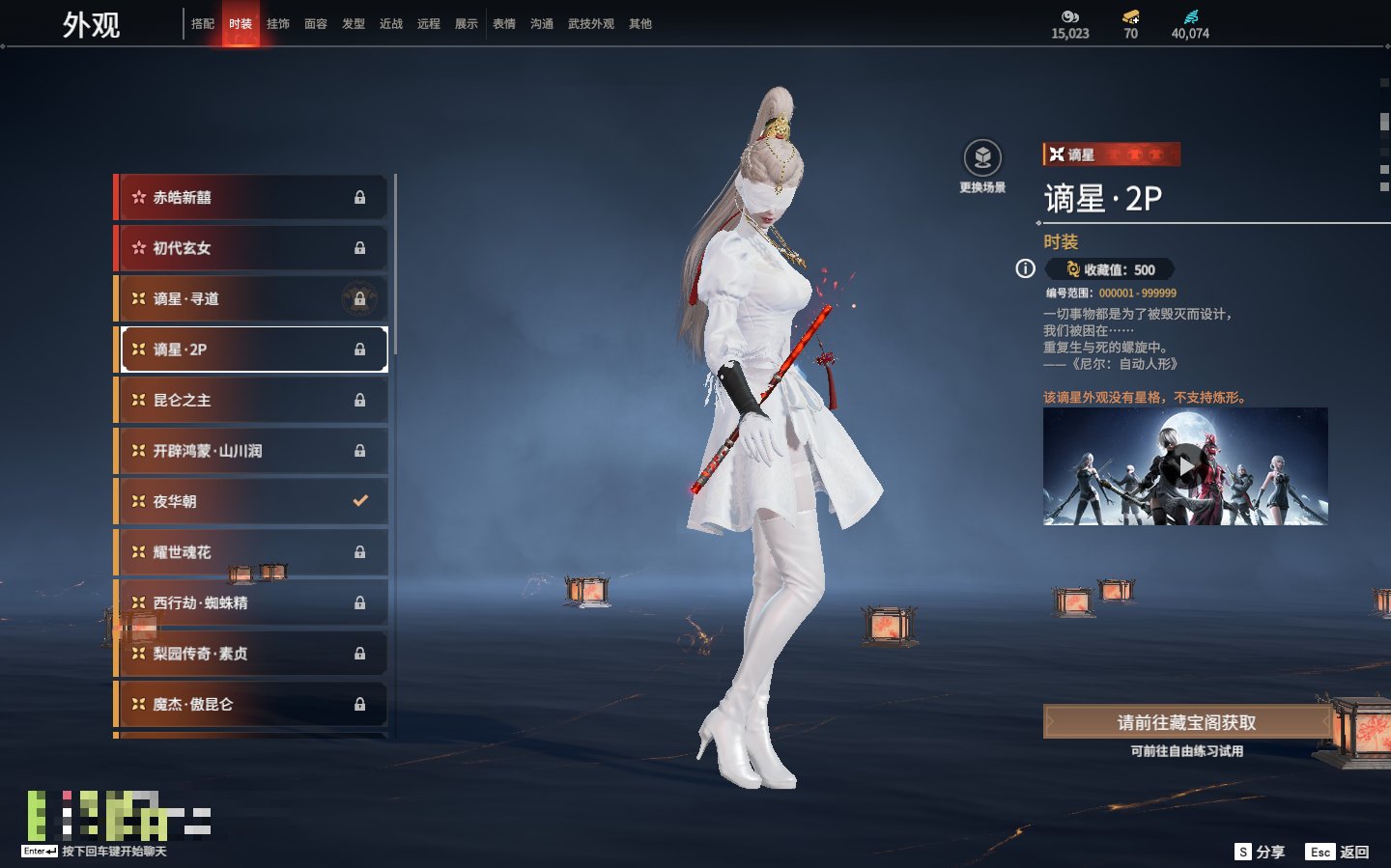The width and height of the screenshot is (1391, 868).
Task: Select the 谪星·寻道 outfit row
Action: [x=251, y=298]
